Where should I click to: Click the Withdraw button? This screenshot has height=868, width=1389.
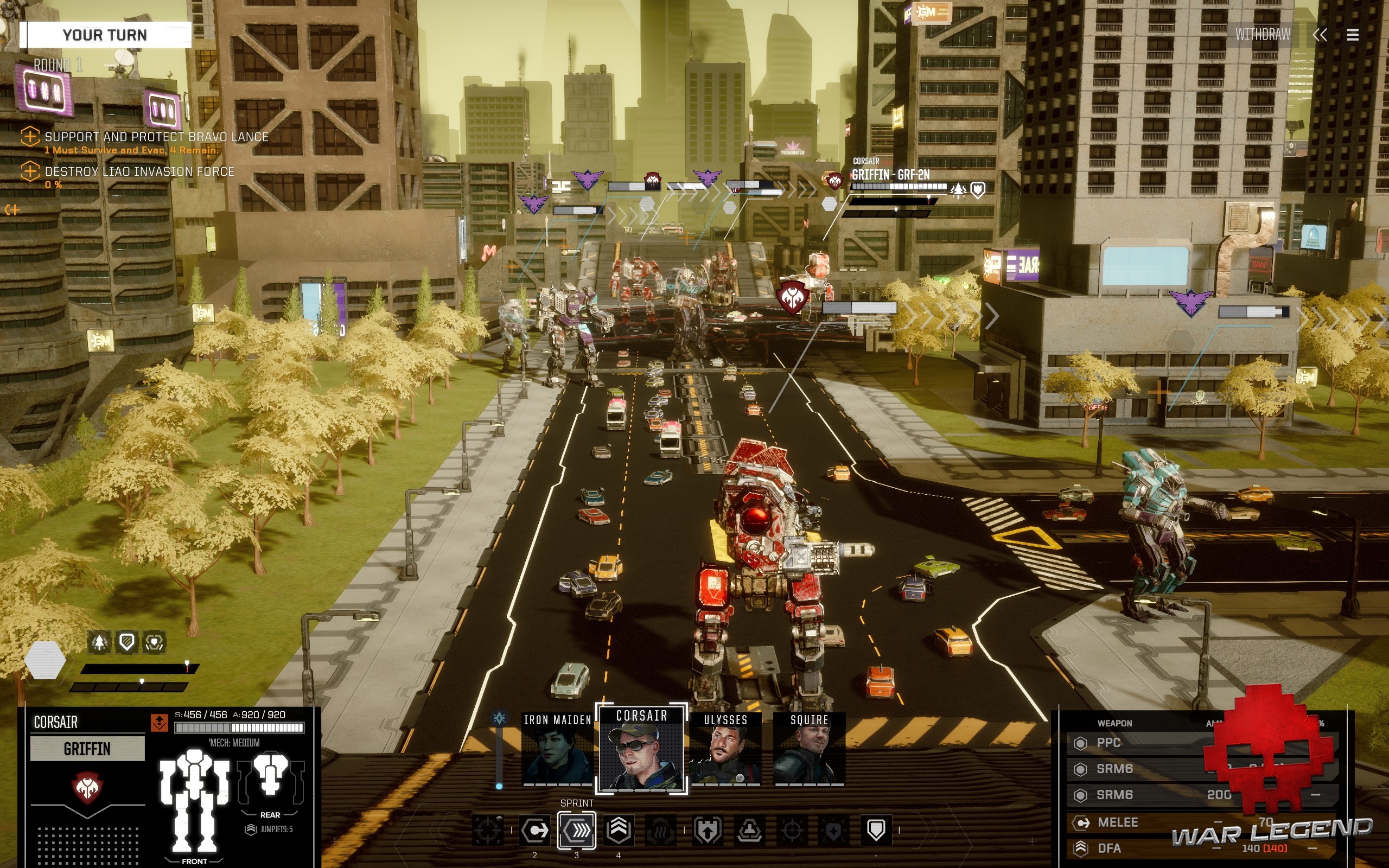tap(1262, 35)
